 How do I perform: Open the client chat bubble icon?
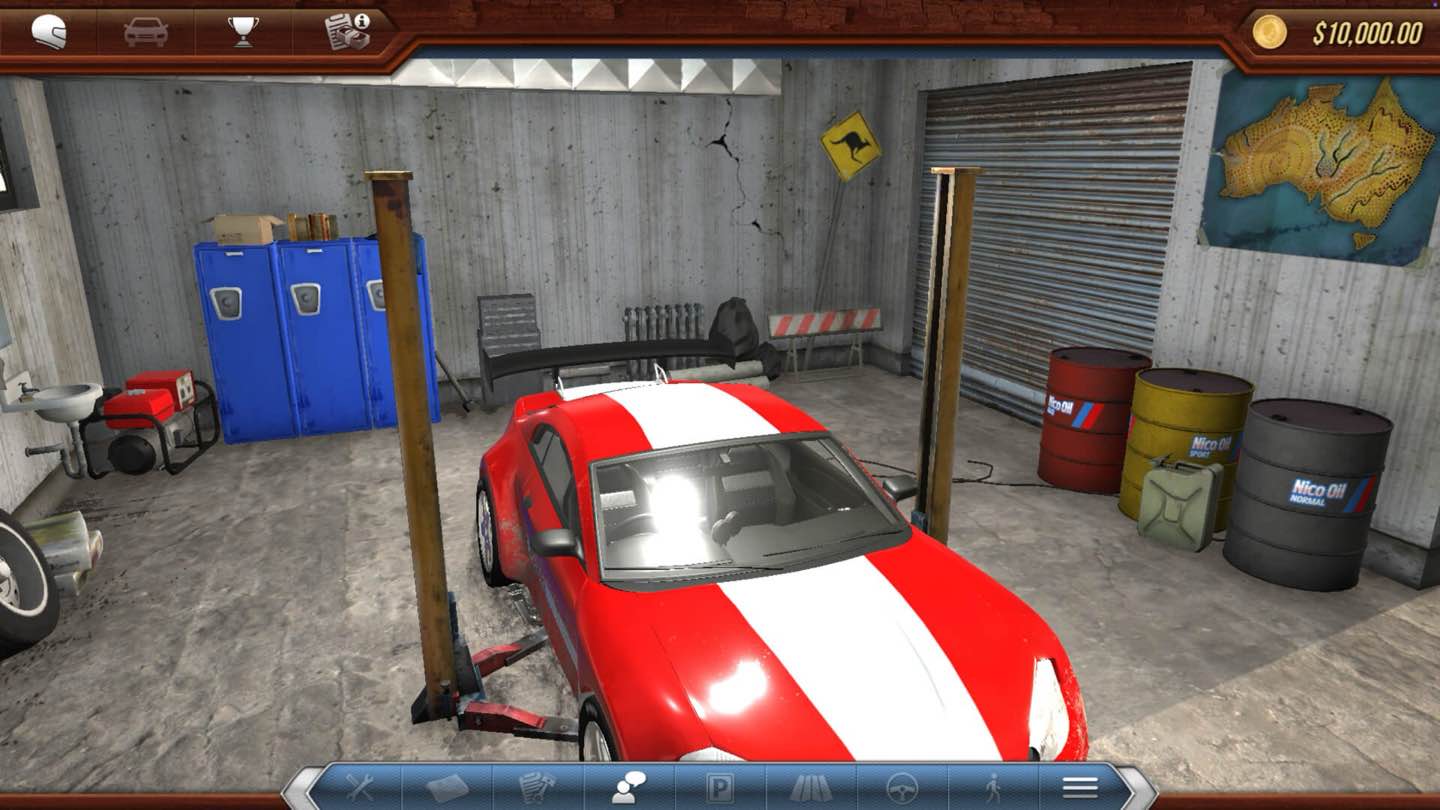pyautogui.click(x=626, y=787)
